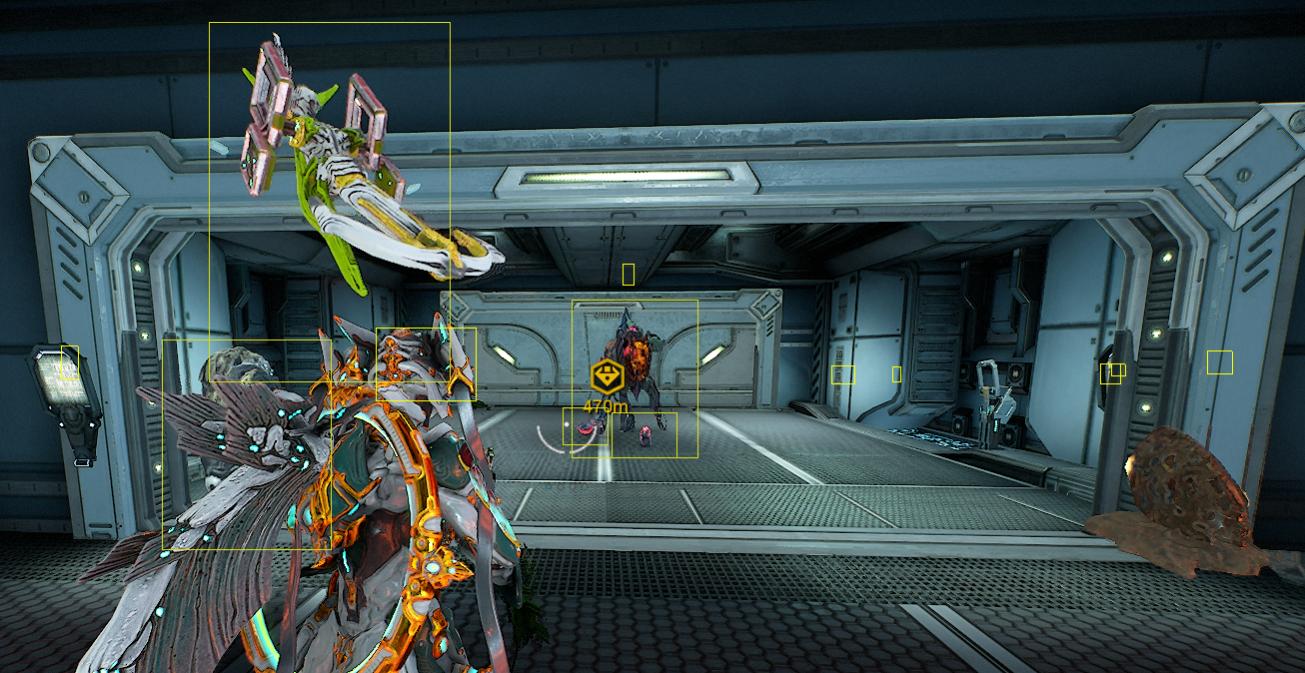Click the yellow objective waypoint marker
Viewport: 1305px width, 673px height.
606,378
